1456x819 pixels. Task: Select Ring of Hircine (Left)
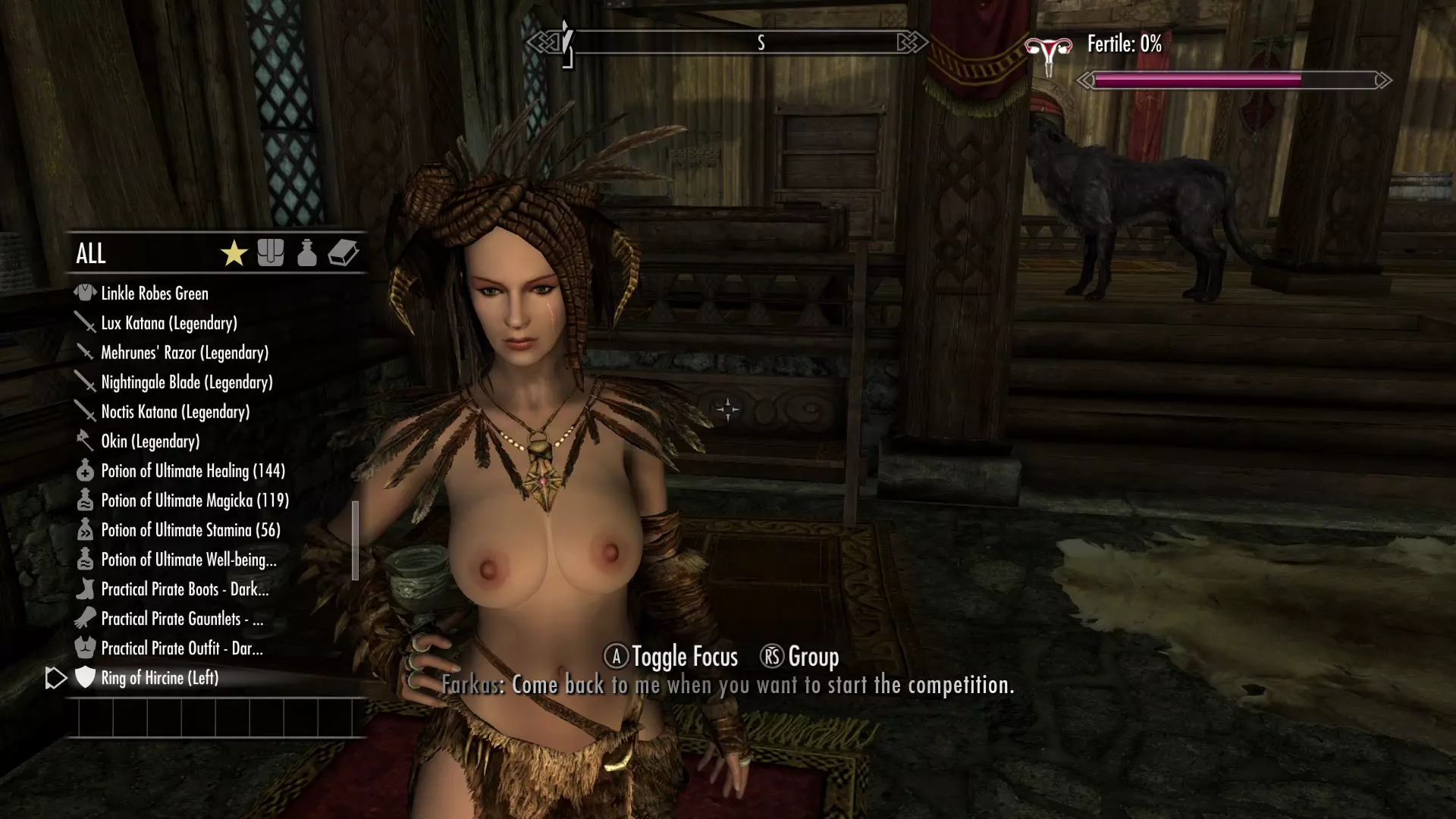[x=159, y=678]
